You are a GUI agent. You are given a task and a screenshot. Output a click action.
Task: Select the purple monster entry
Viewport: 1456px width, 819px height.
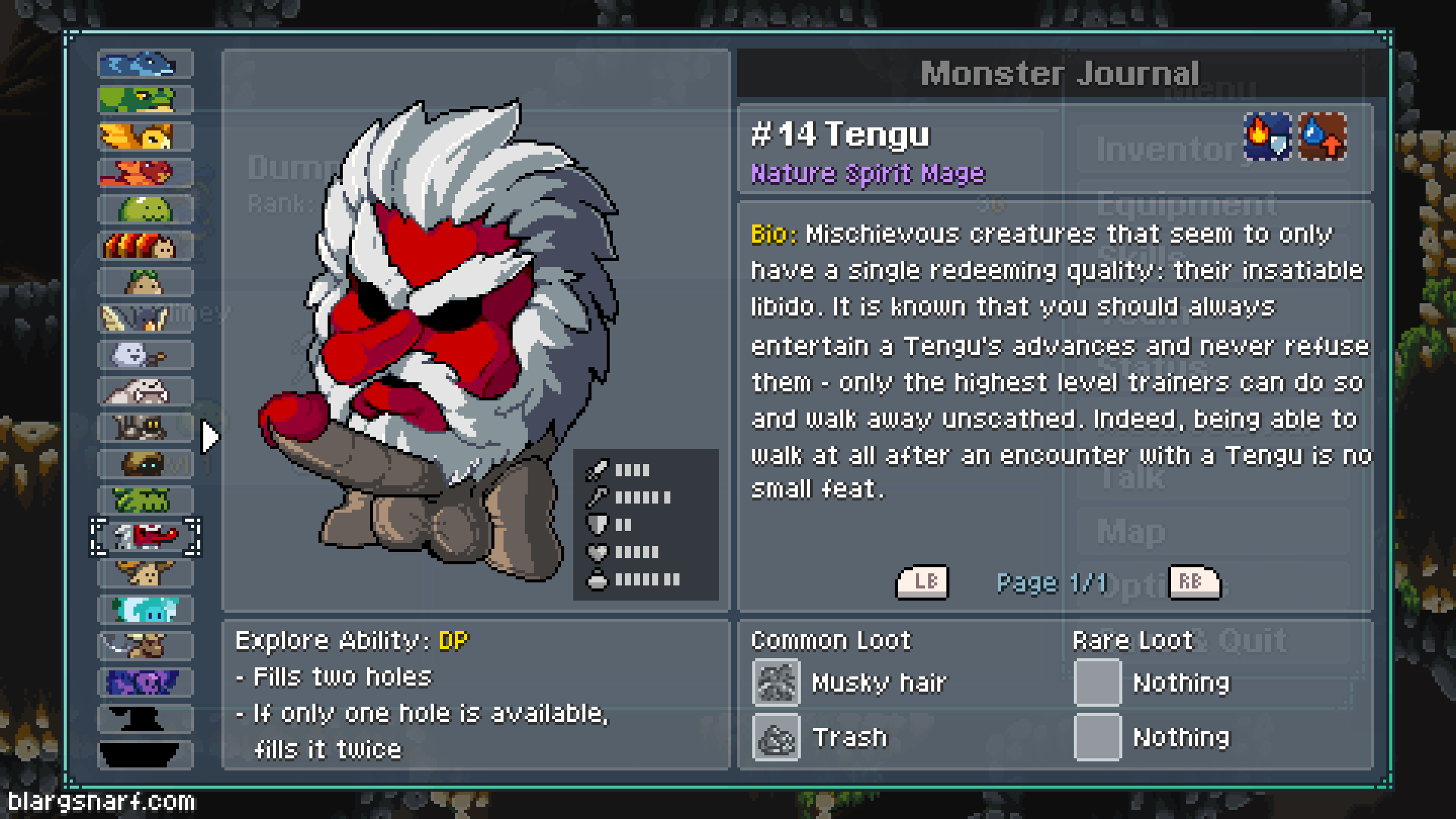(x=145, y=682)
